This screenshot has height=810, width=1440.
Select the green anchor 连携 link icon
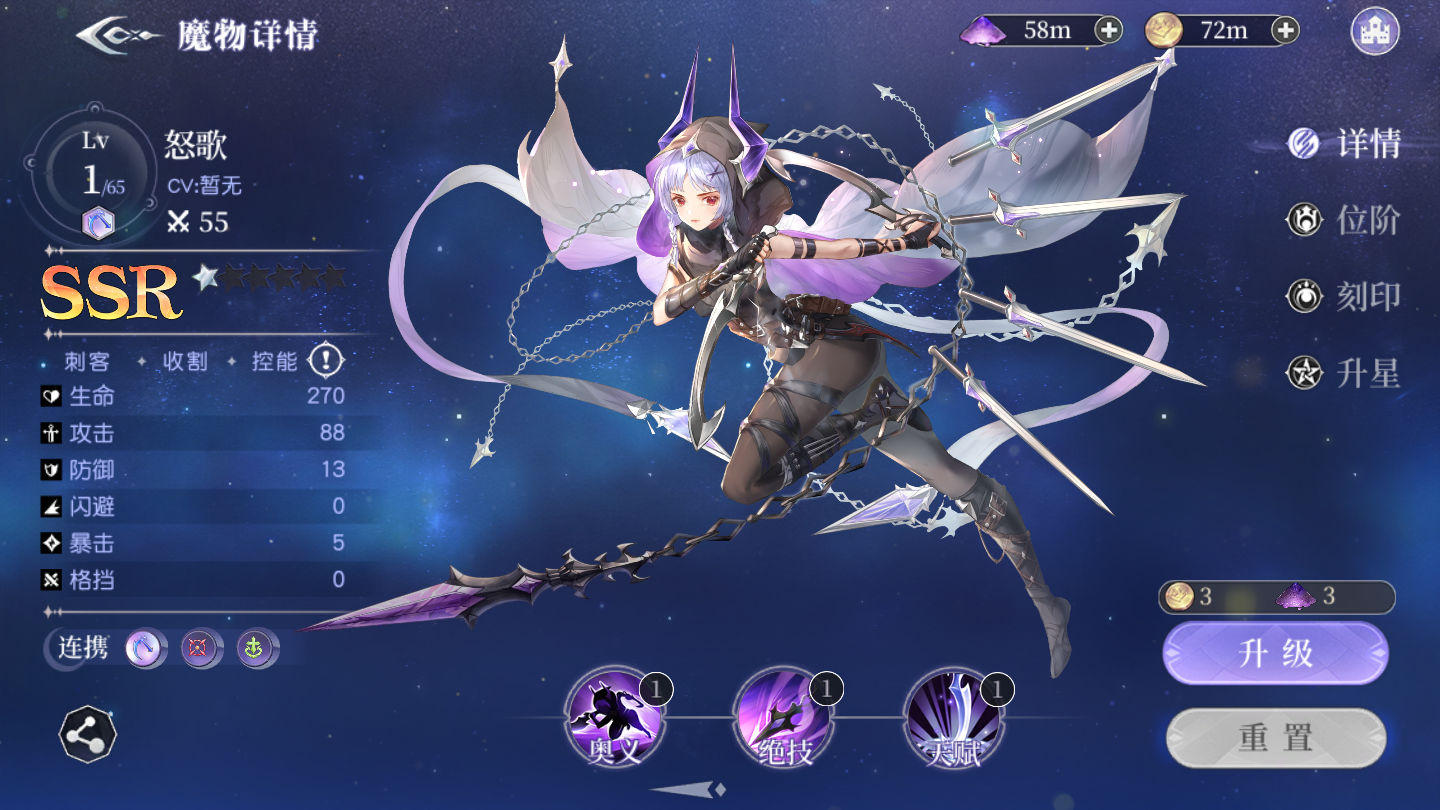coord(255,649)
